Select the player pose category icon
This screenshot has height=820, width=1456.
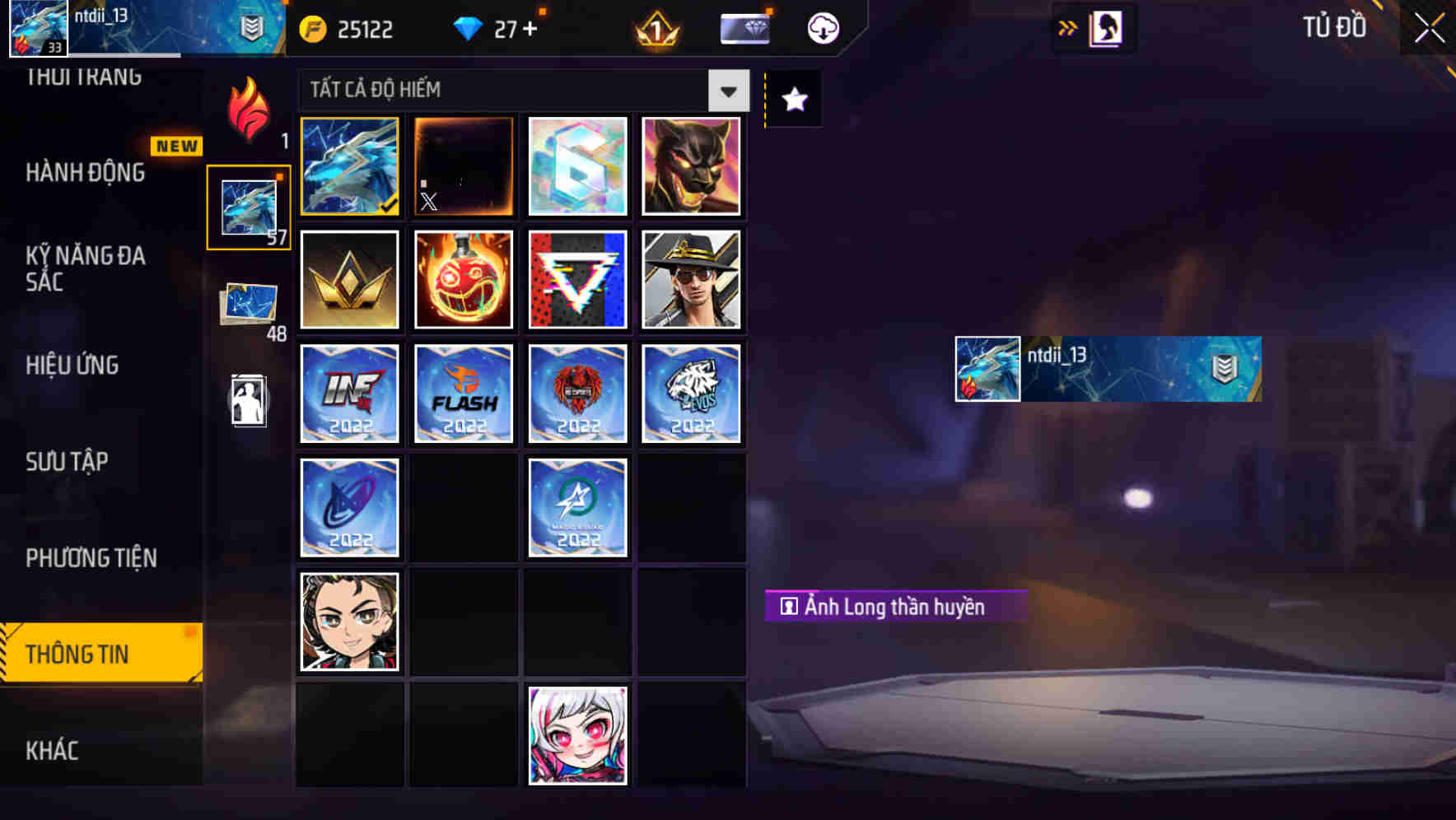pyautogui.click(x=248, y=401)
